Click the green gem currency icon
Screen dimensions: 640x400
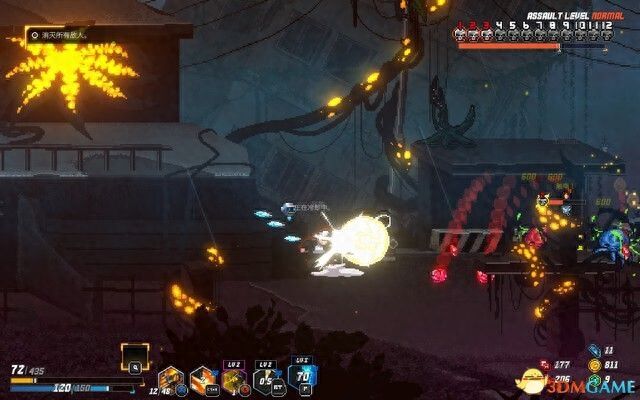(x=595, y=380)
